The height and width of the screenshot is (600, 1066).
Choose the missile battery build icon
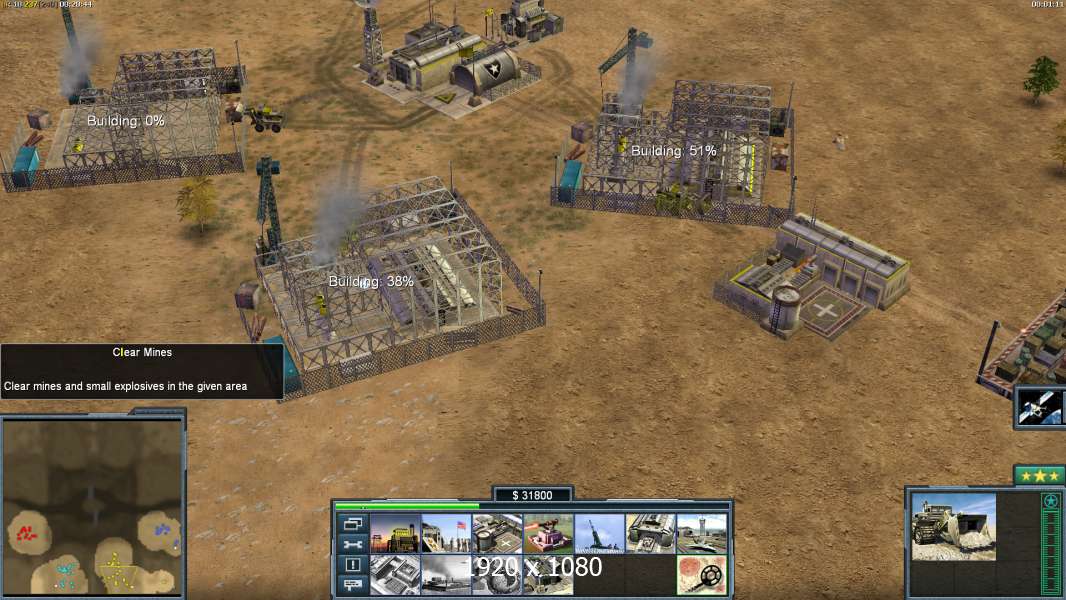click(599, 534)
